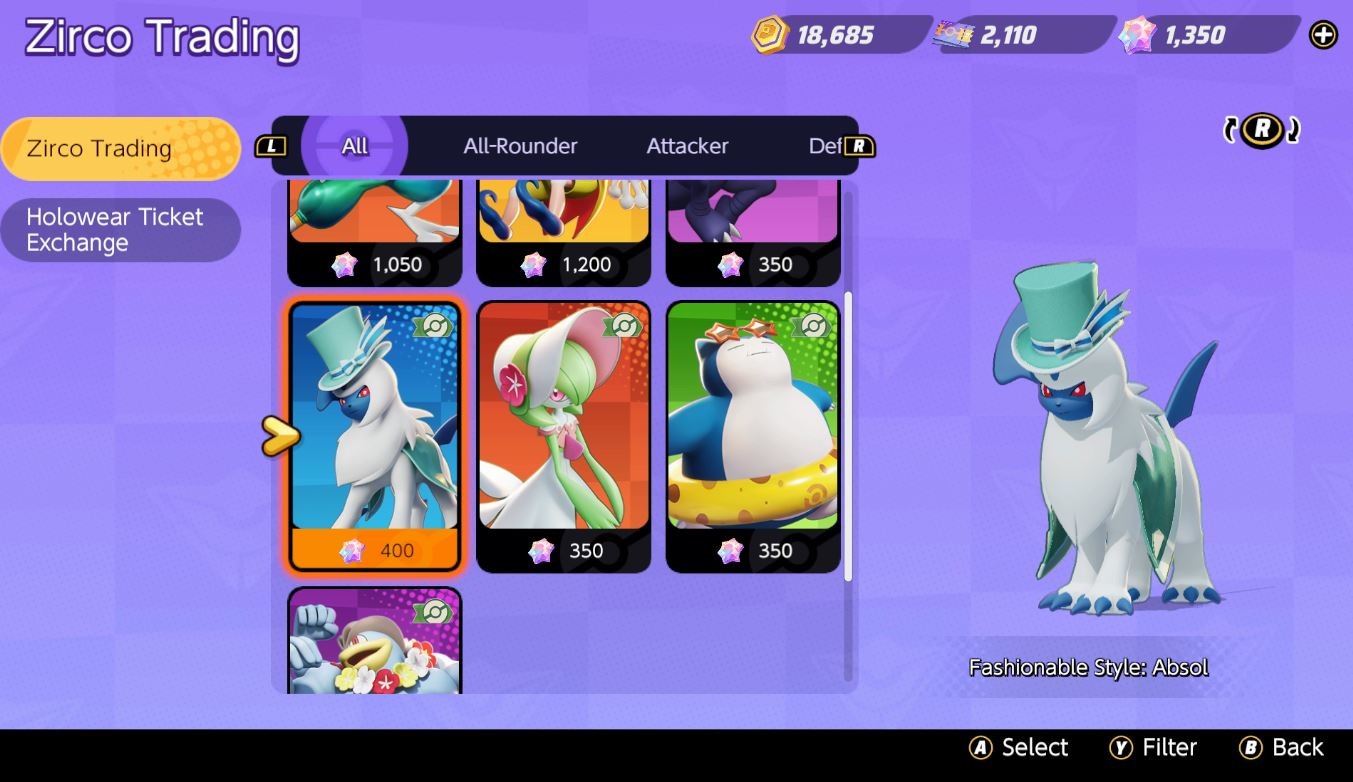The image size is (1353, 782).
Task: Switch to the Attacker tab
Action: 686,145
